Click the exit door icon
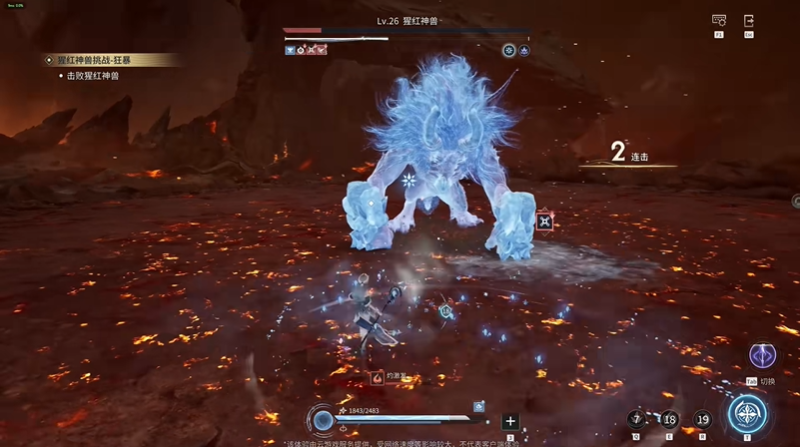800x447 pixels. click(x=749, y=20)
